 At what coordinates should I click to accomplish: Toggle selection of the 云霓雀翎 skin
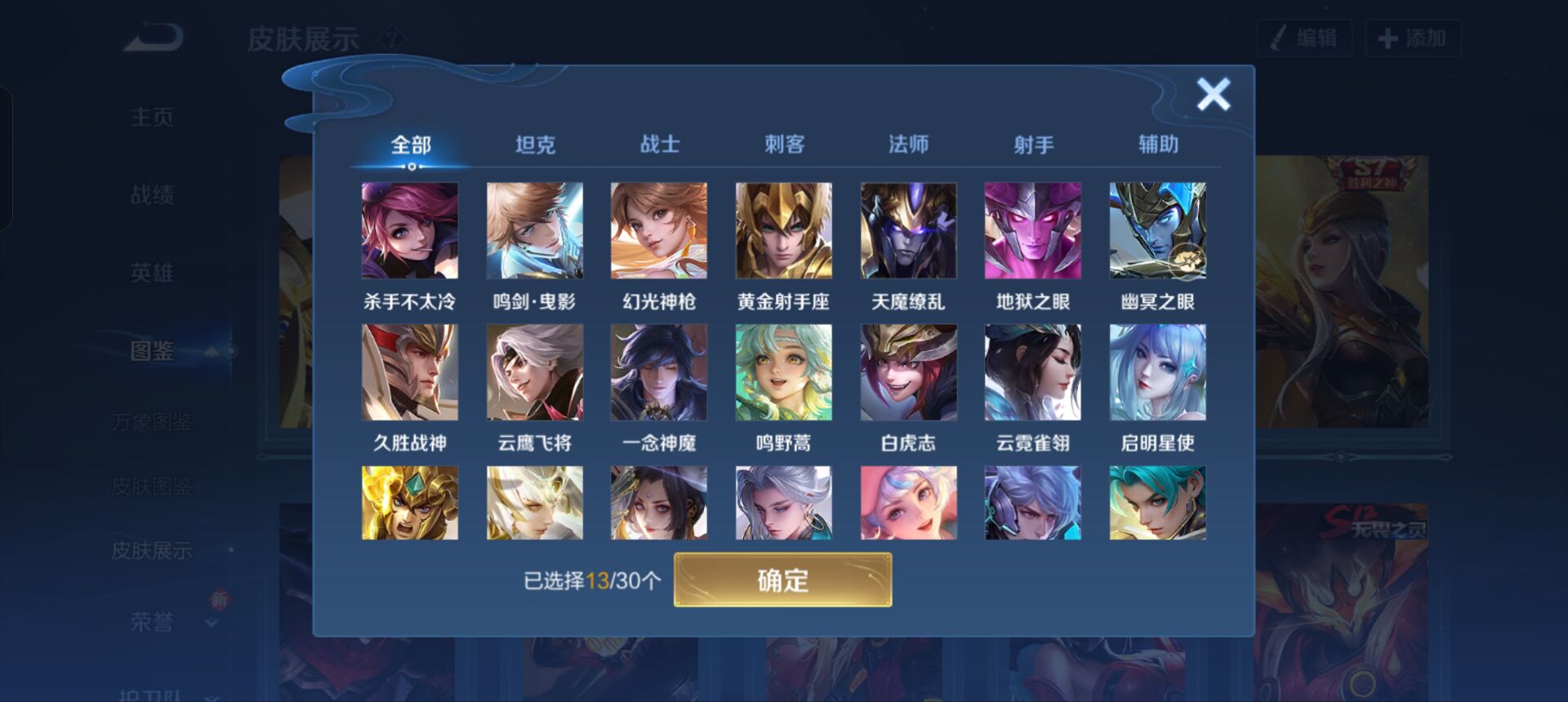pos(1032,372)
